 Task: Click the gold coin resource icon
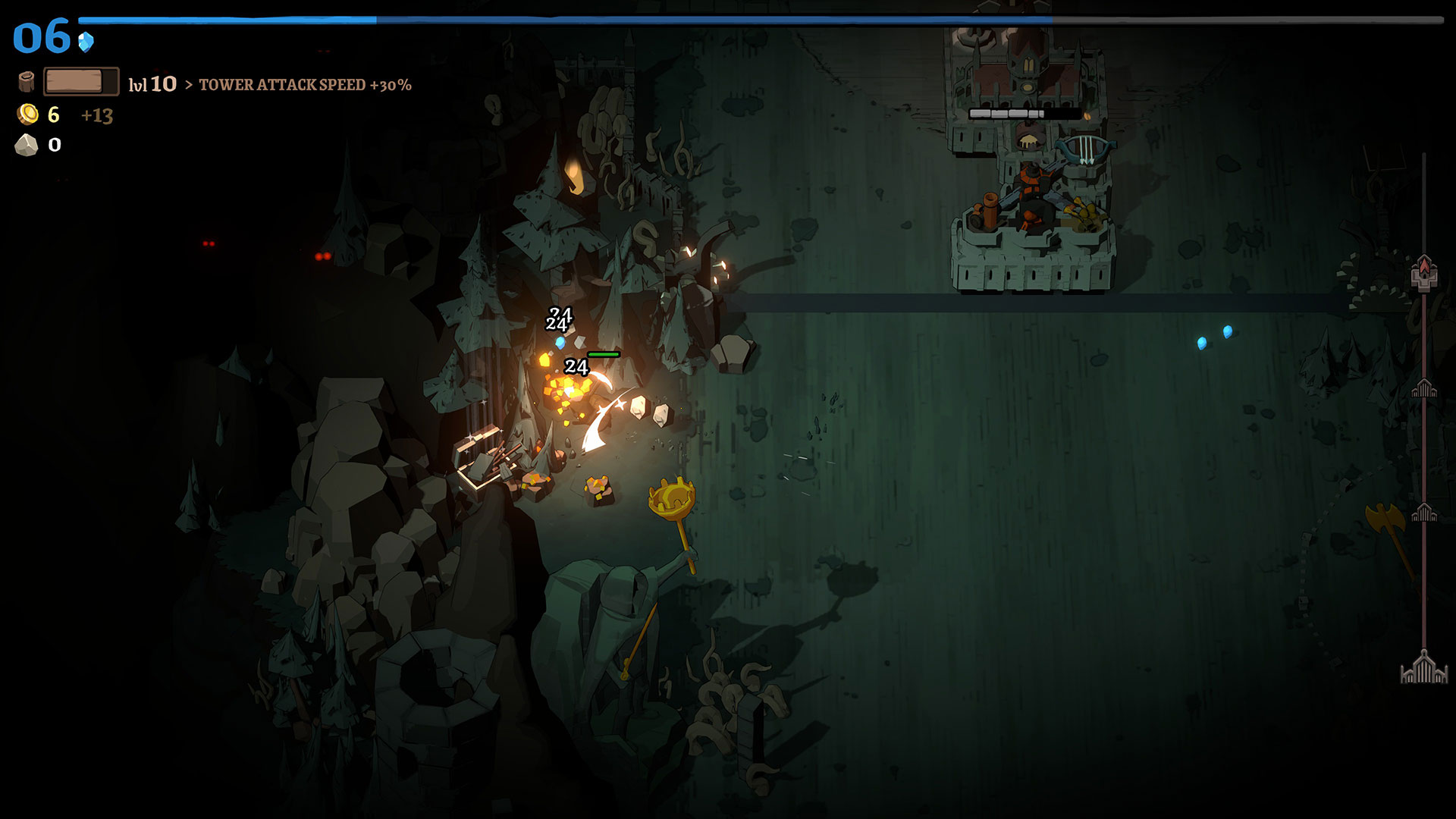[x=28, y=115]
